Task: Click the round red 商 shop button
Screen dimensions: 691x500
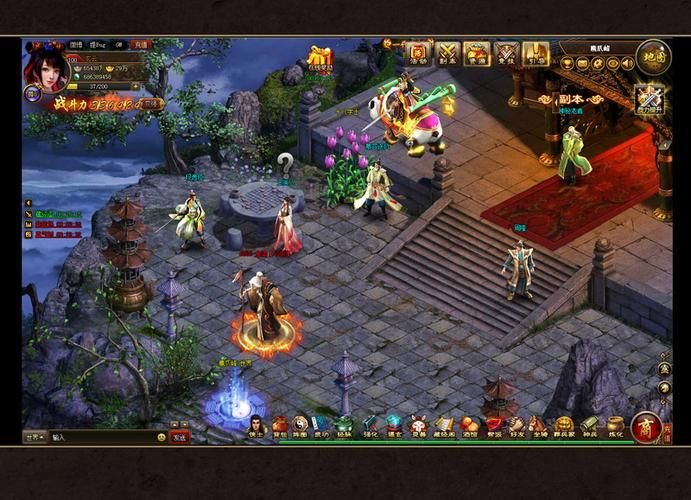Action: coord(645,427)
